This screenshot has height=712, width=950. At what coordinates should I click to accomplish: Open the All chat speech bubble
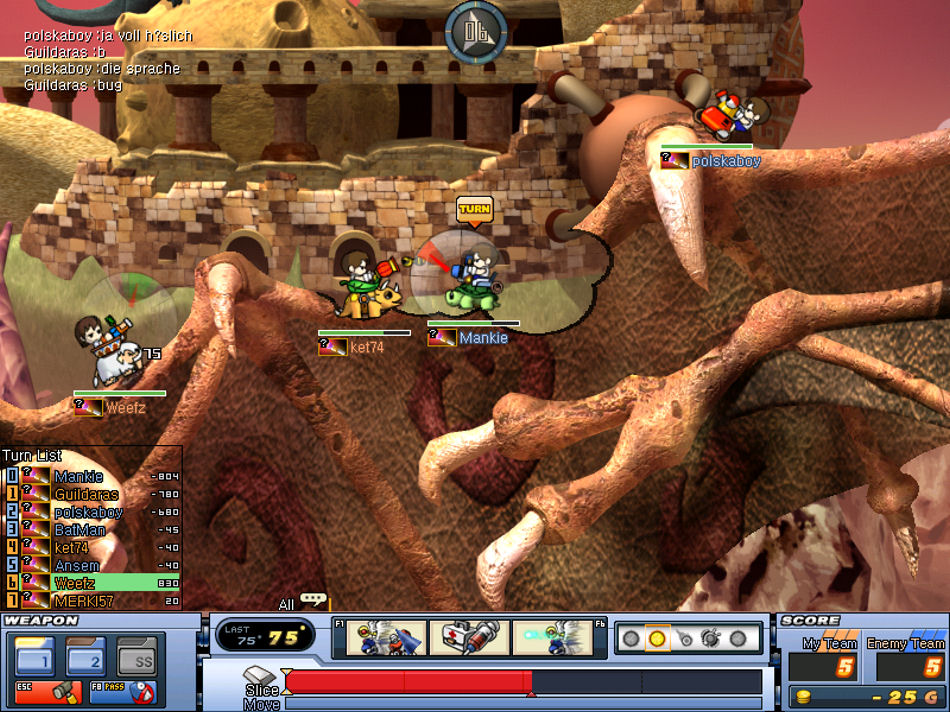(x=313, y=601)
